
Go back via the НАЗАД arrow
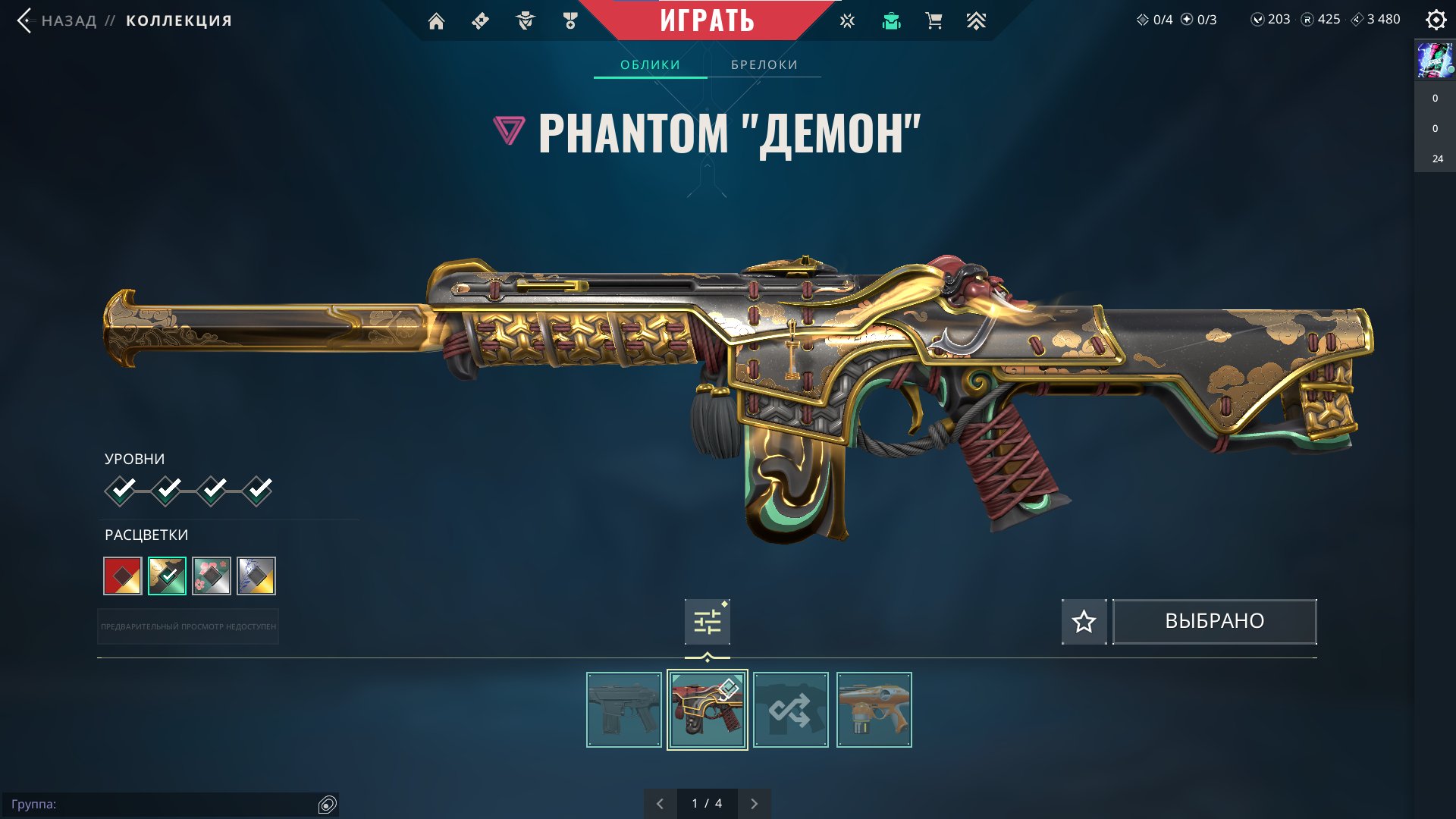pyautogui.click(x=25, y=20)
